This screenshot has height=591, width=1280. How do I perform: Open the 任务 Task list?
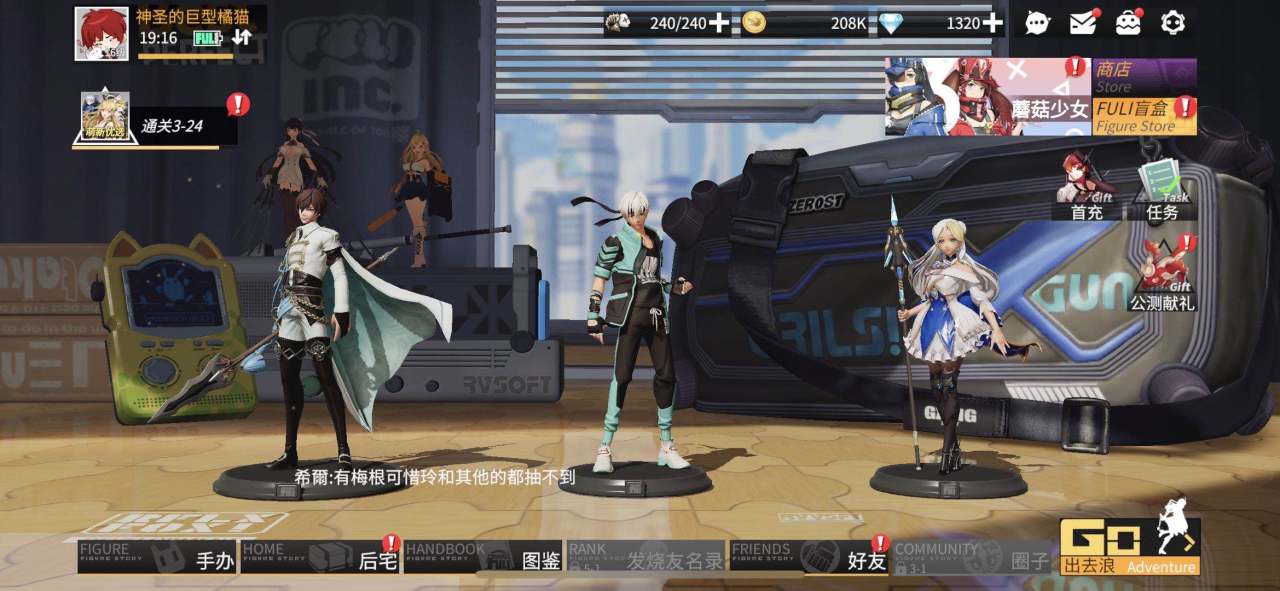coord(1162,188)
